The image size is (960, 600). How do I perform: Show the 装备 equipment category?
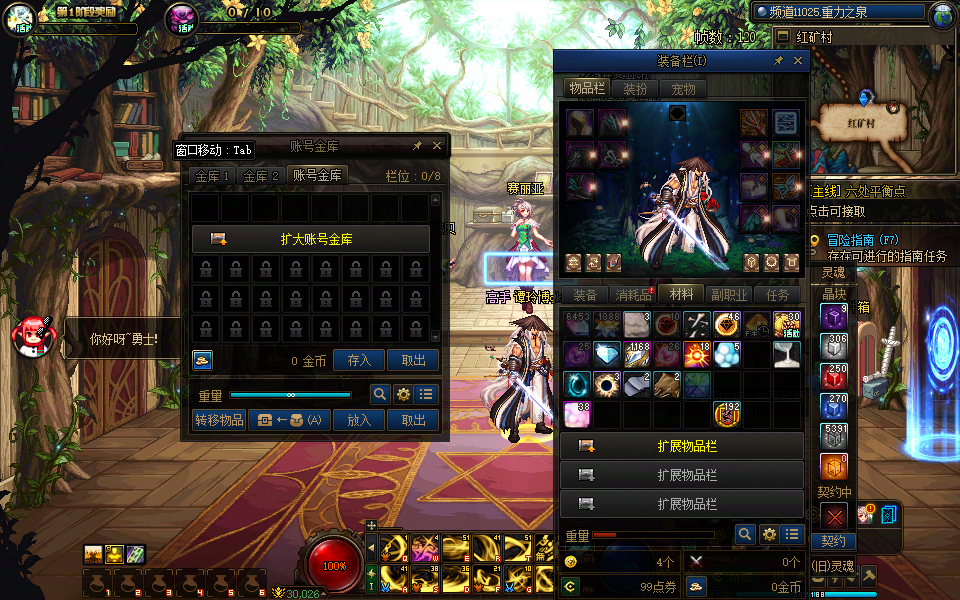pos(586,295)
